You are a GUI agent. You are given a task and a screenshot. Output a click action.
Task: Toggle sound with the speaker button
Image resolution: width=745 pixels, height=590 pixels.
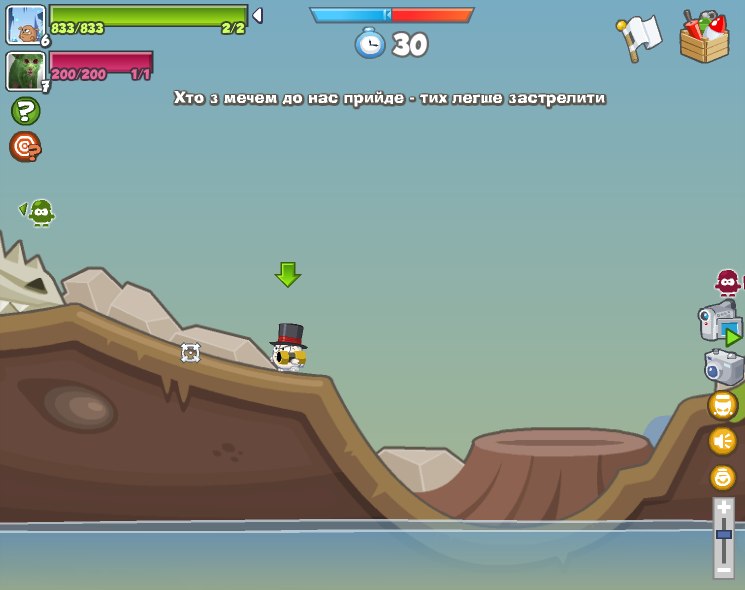[x=723, y=441]
